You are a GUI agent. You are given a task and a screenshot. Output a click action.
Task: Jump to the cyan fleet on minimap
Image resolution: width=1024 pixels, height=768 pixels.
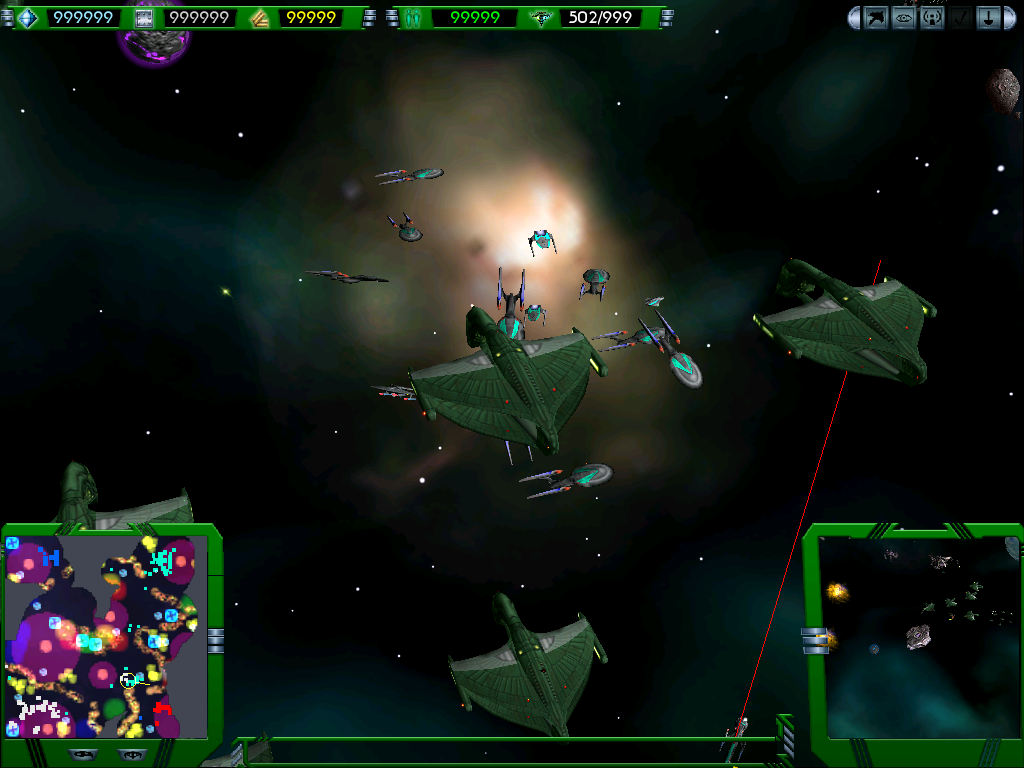coord(162,560)
